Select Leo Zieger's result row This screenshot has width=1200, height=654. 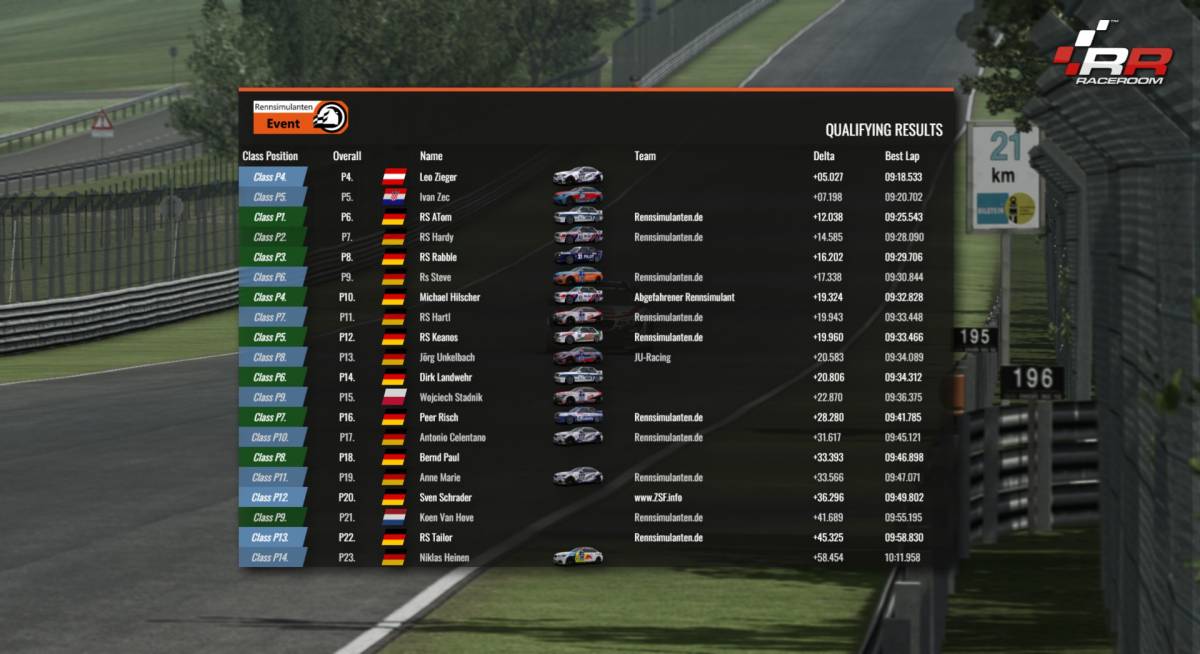[x=438, y=177]
